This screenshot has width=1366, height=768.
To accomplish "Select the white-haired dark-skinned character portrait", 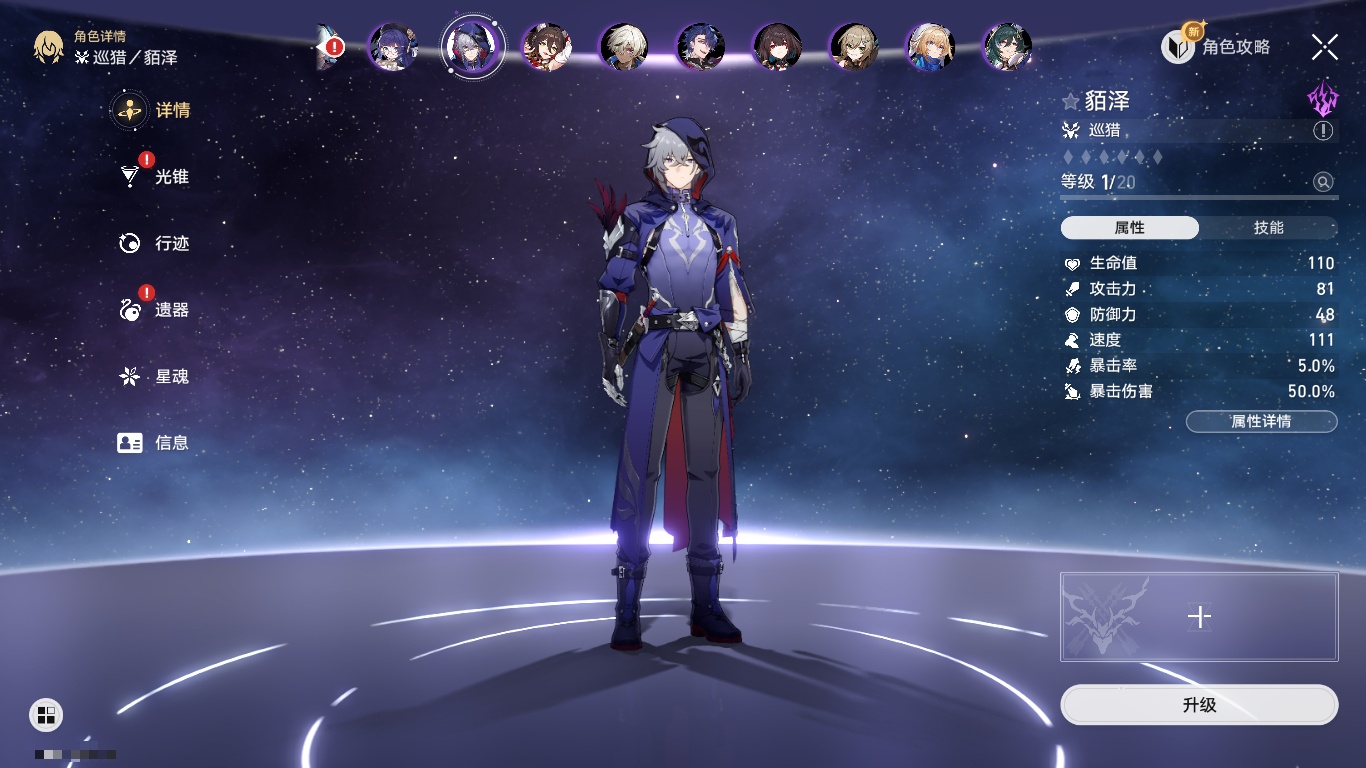I will pyautogui.click(x=624, y=47).
